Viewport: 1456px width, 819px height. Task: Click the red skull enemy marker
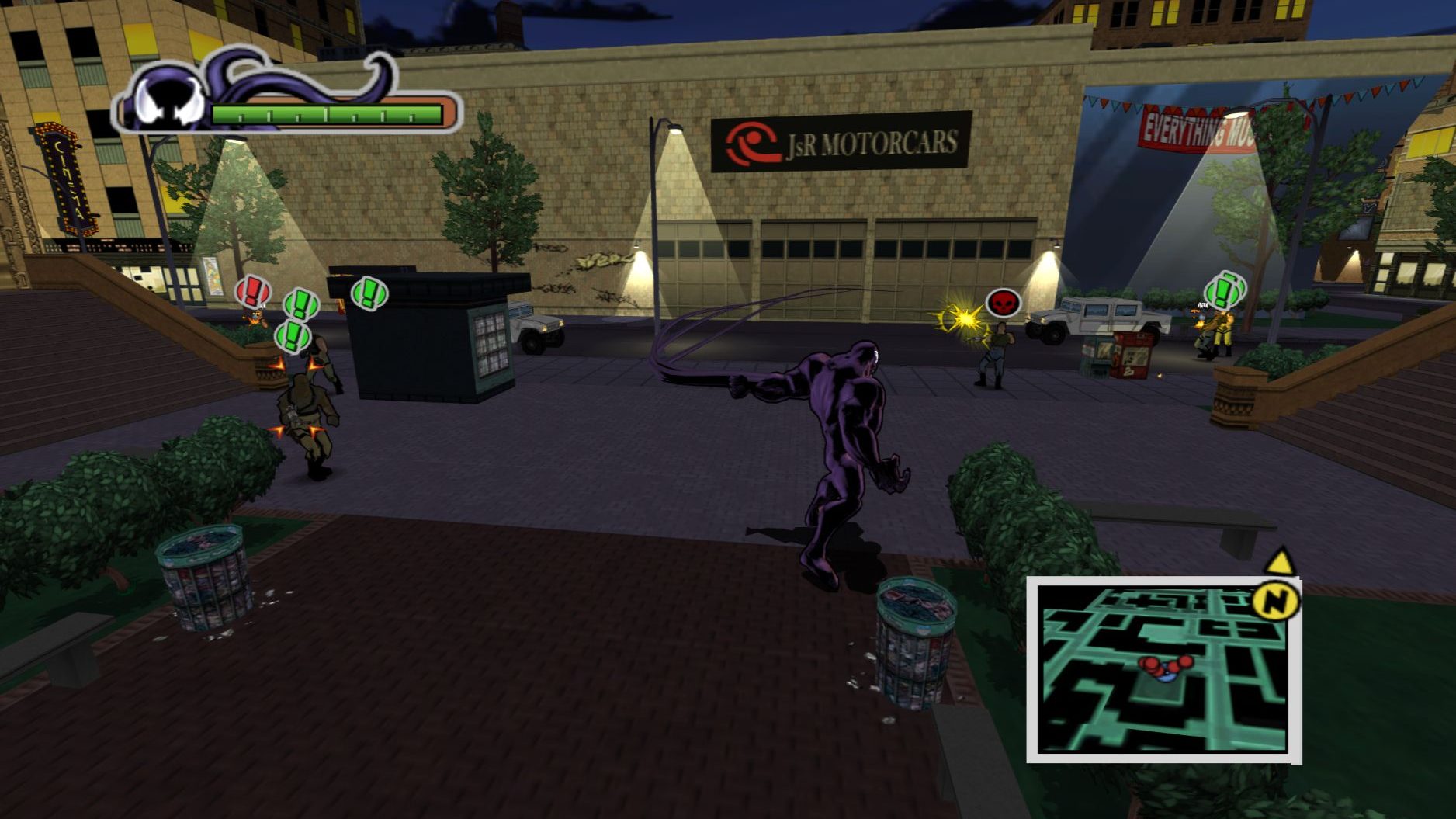click(1002, 303)
